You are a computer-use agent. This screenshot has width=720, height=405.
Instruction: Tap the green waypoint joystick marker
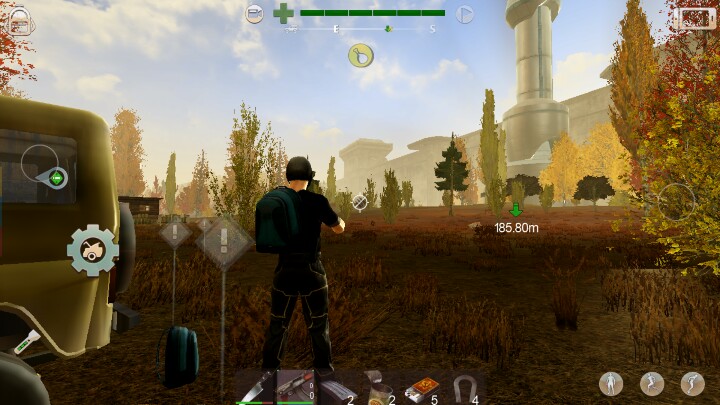point(57,179)
